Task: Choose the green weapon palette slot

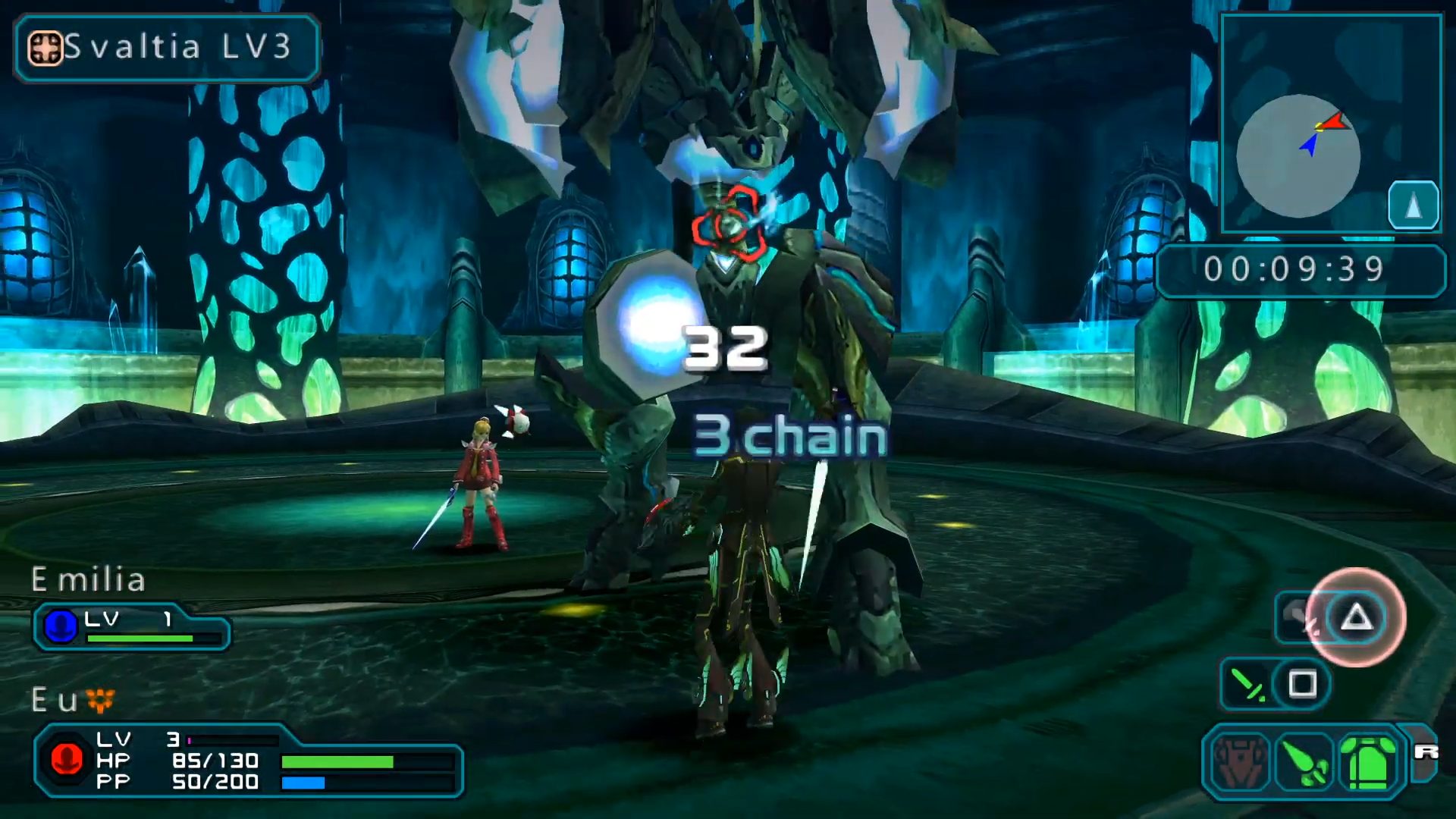Action: click(x=1304, y=761)
